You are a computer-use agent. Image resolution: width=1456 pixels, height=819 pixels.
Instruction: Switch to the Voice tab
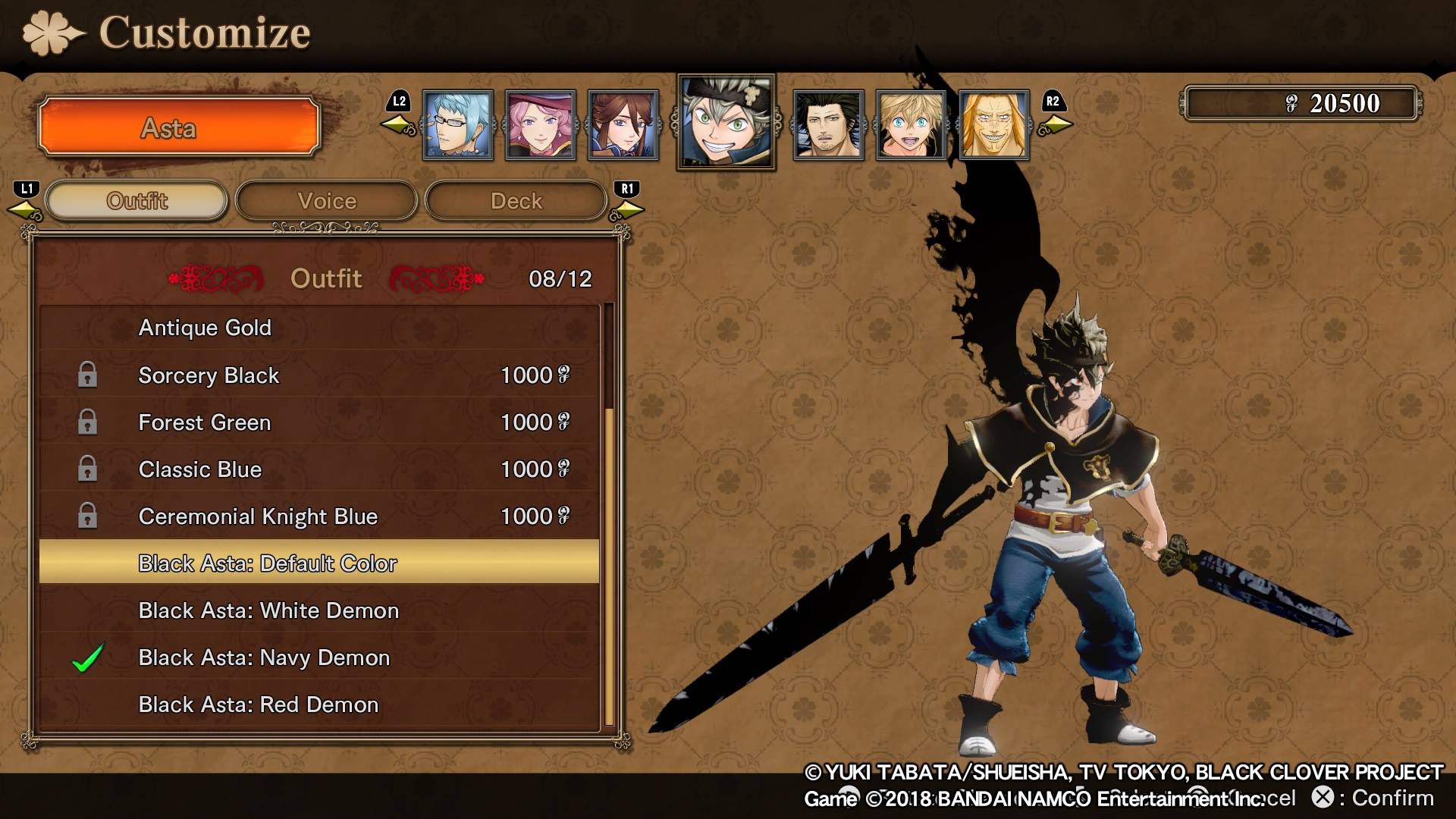(x=327, y=201)
